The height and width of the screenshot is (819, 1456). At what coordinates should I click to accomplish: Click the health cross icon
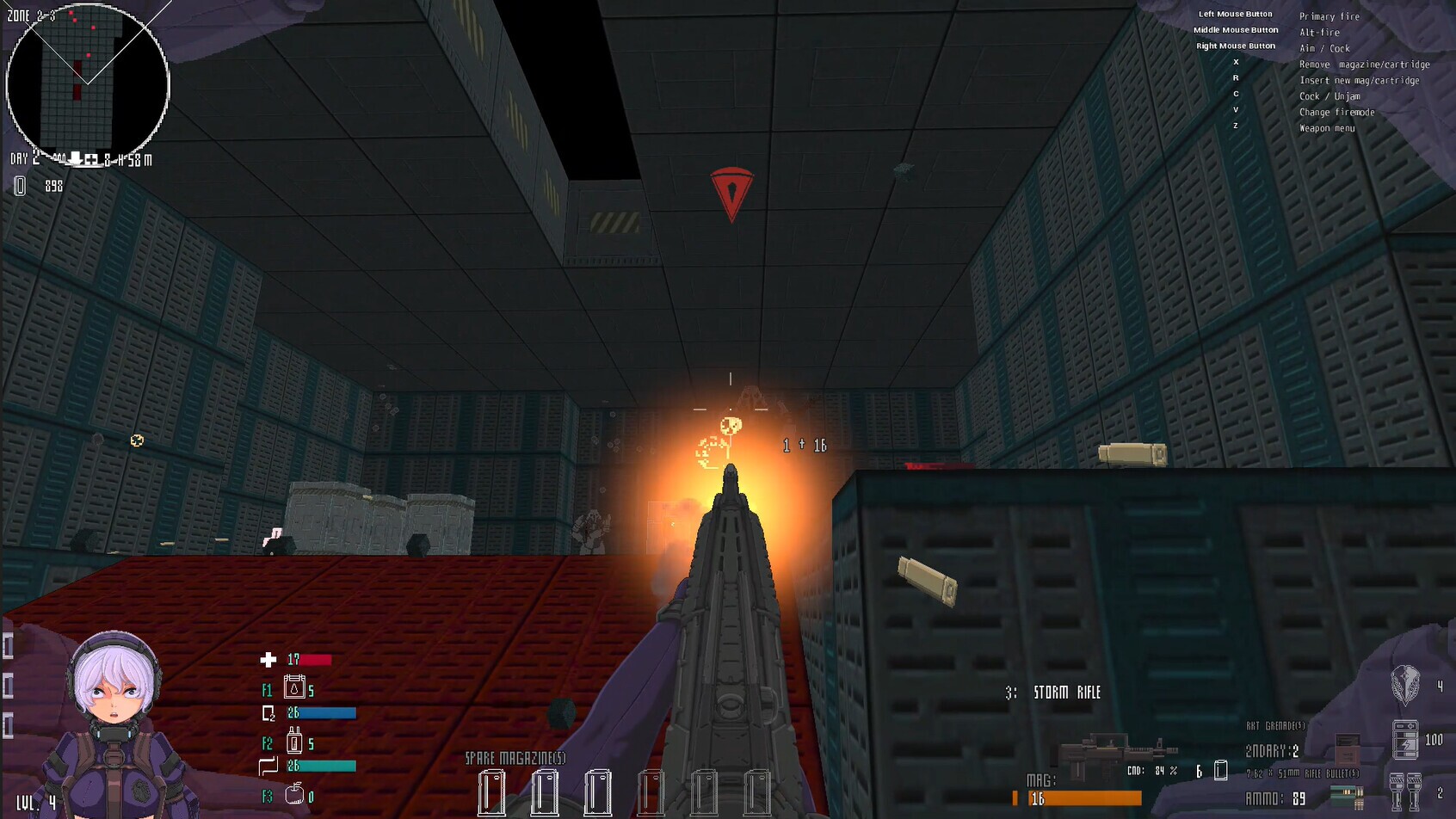268,659
